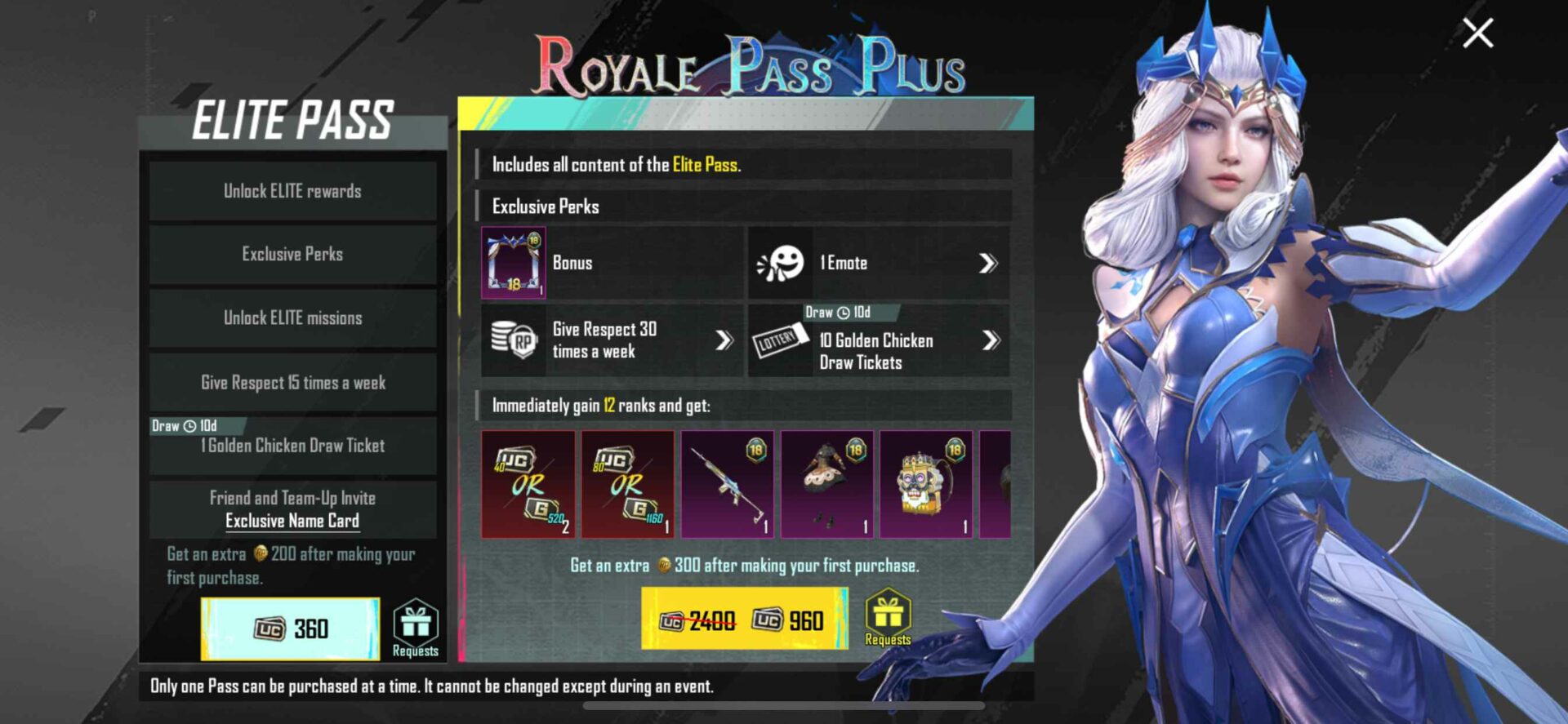Purchase the Elite Pass for 360 UC
The width and height of the screenshot is (1568, 724).
coord(292,629)
